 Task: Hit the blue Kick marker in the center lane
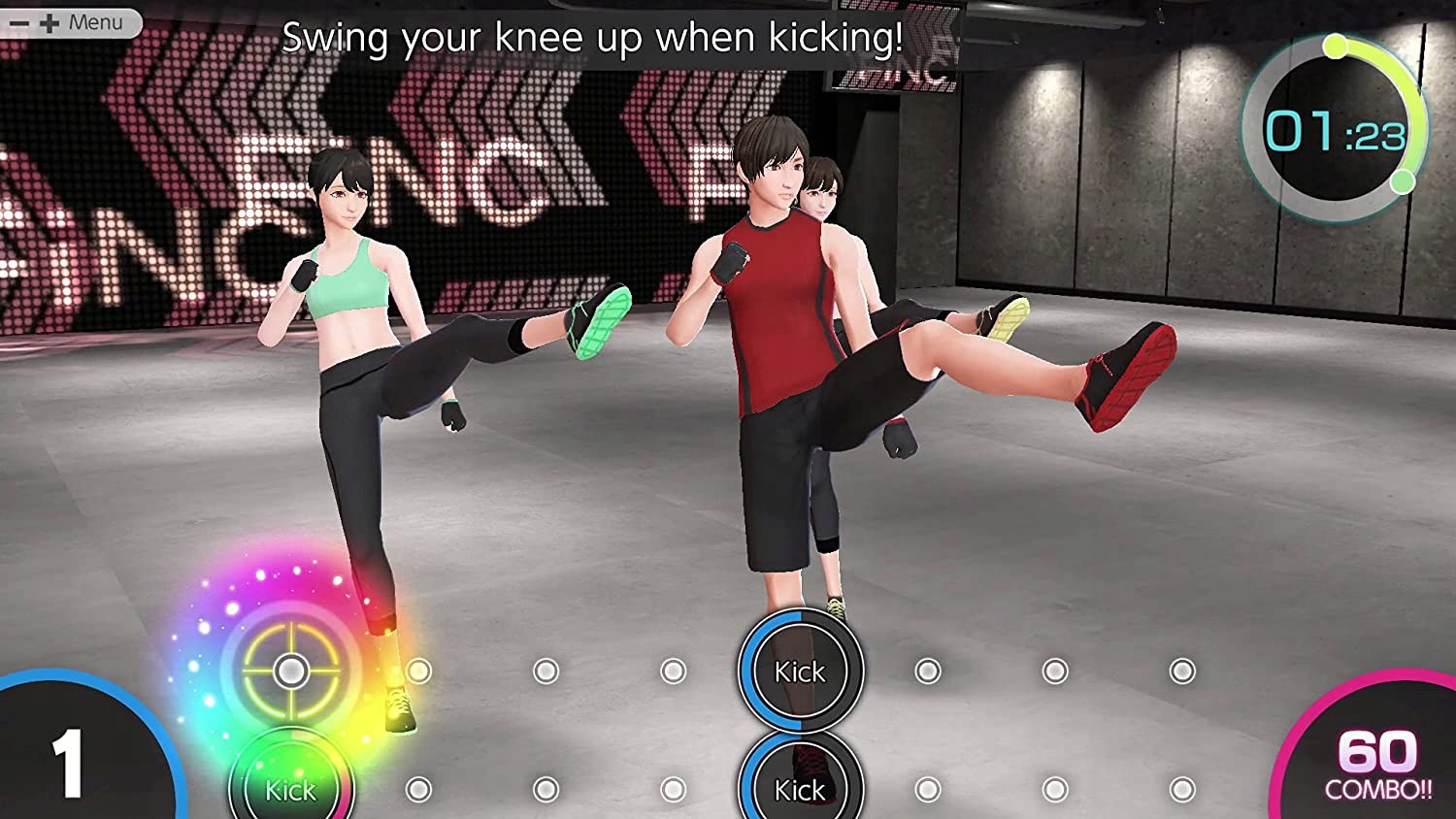[x=799, y=671]
